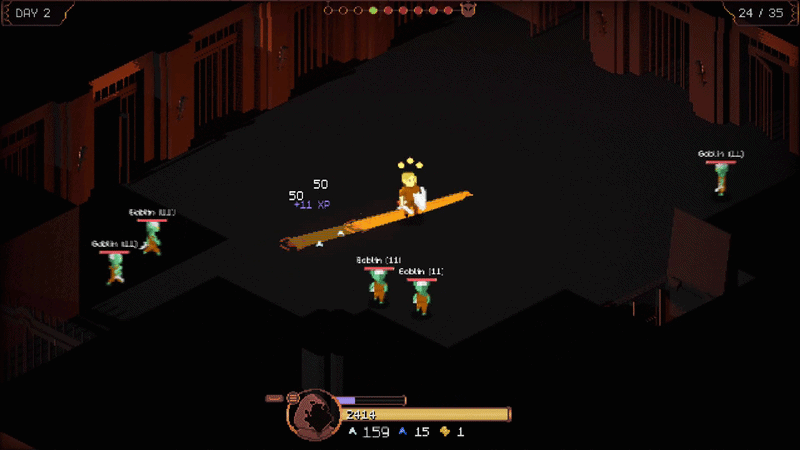
Task: Open the small striped badge beside the portrait
Action: click(x=293, y=397)
